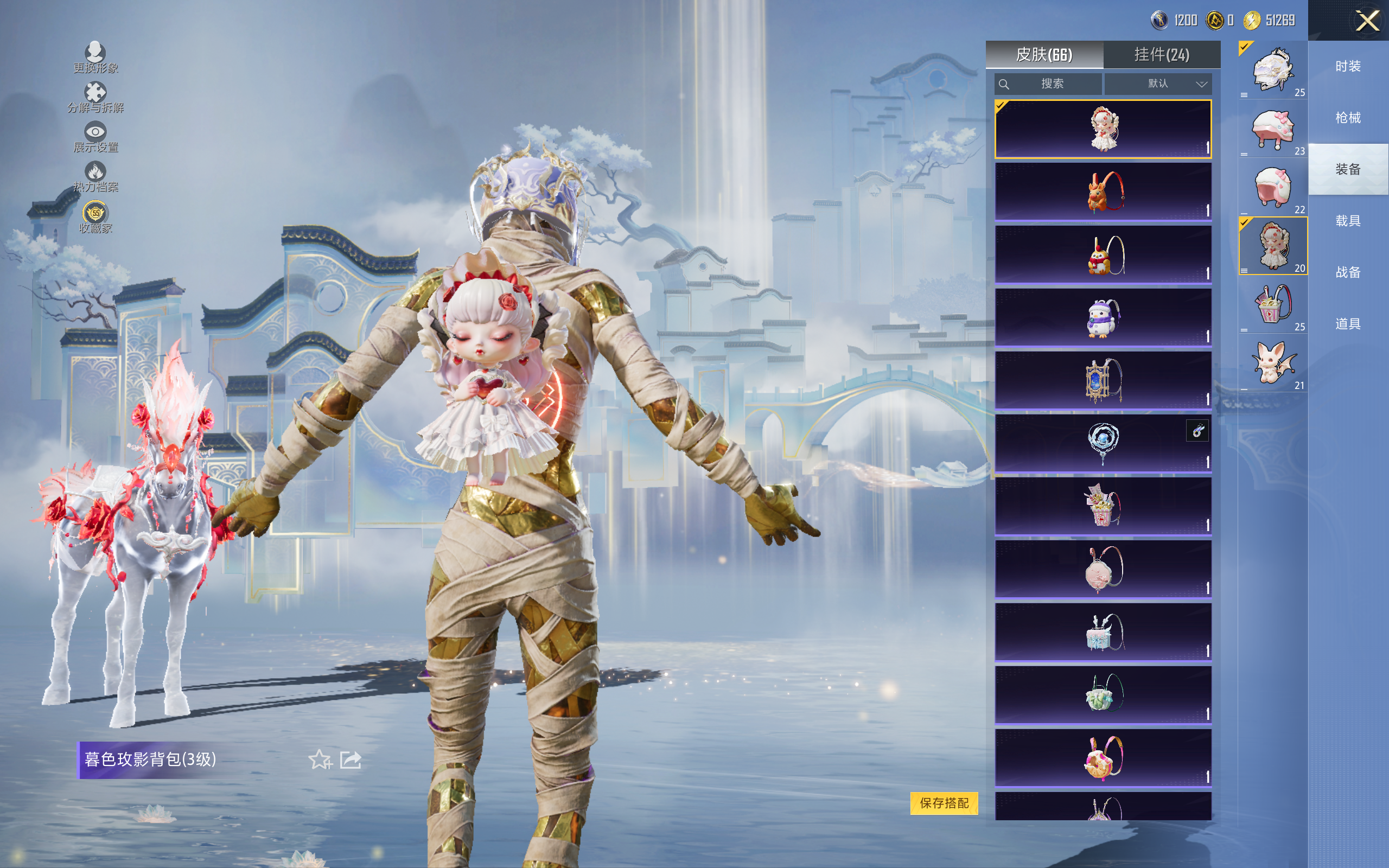The height and width of the screenshot is (868, 1389).
Task: Open 分解与拆解 dismantle option
Action: click(95, 97)
